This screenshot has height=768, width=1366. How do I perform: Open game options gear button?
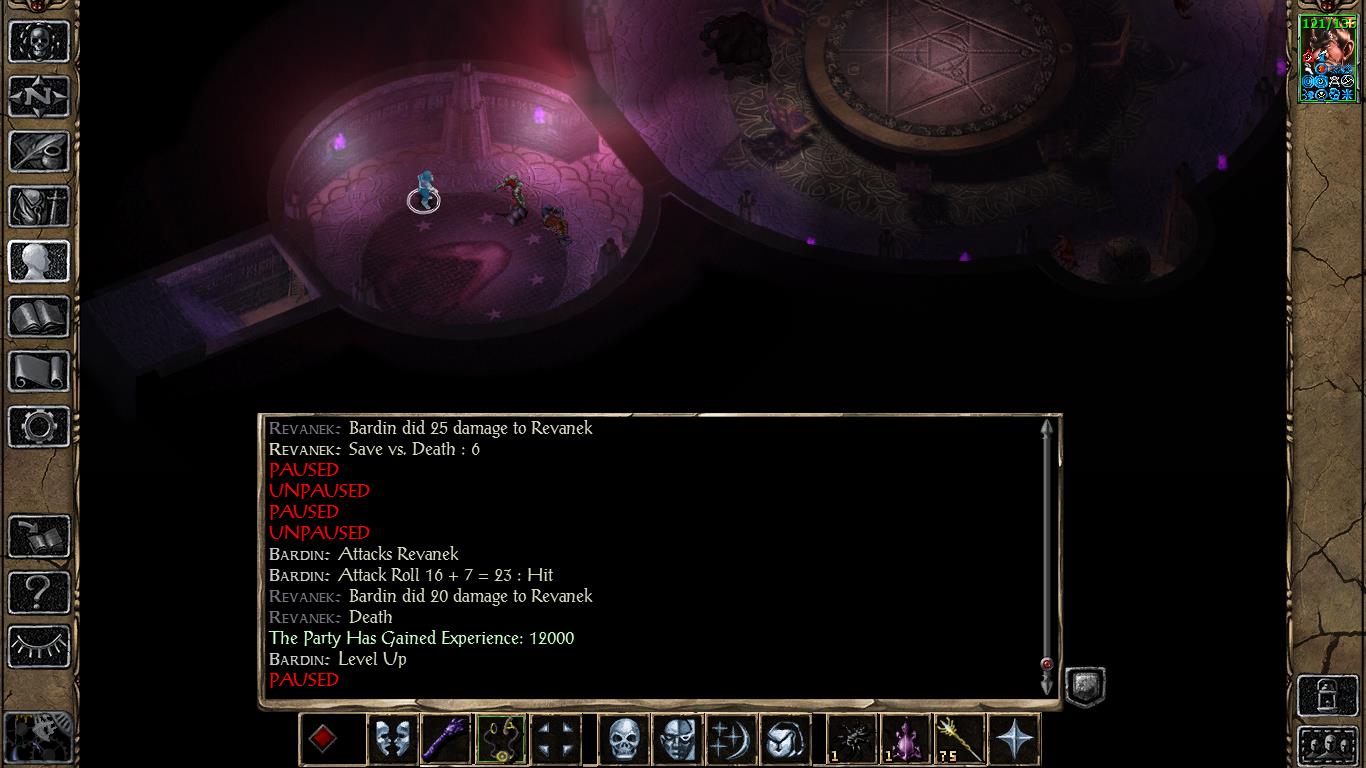pos(39,427)
